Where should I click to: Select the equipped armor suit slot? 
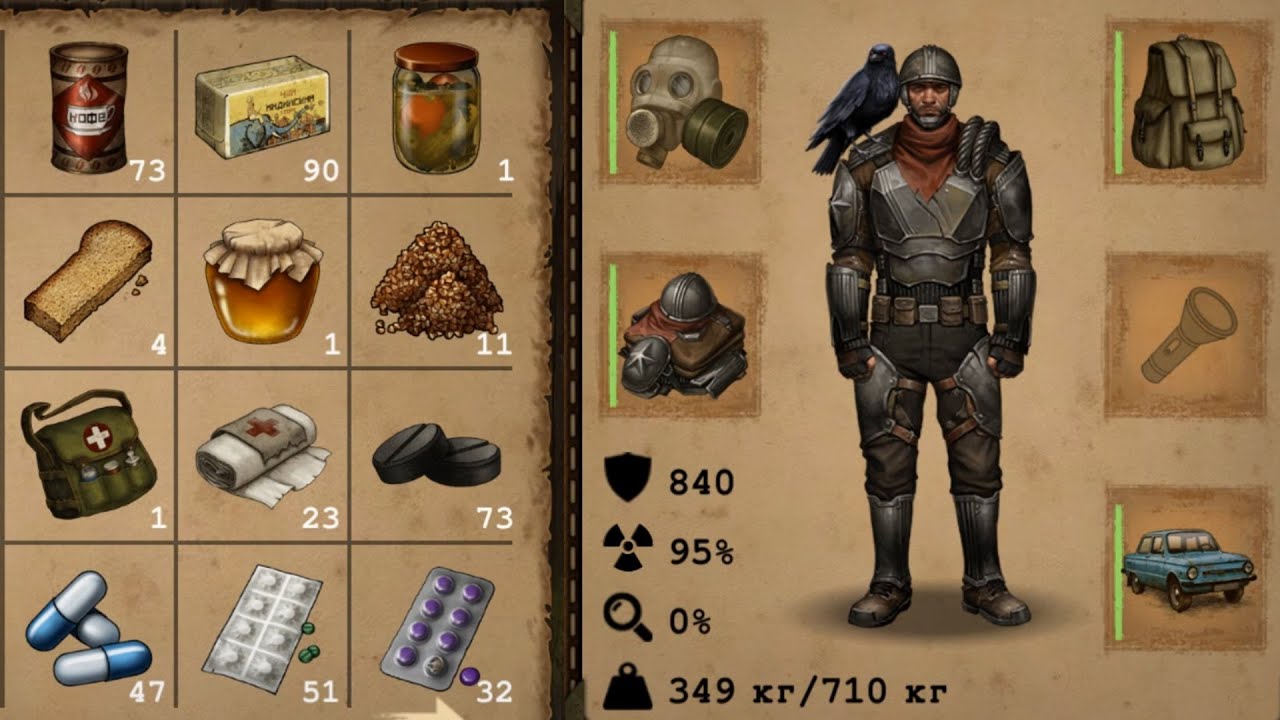683,335
